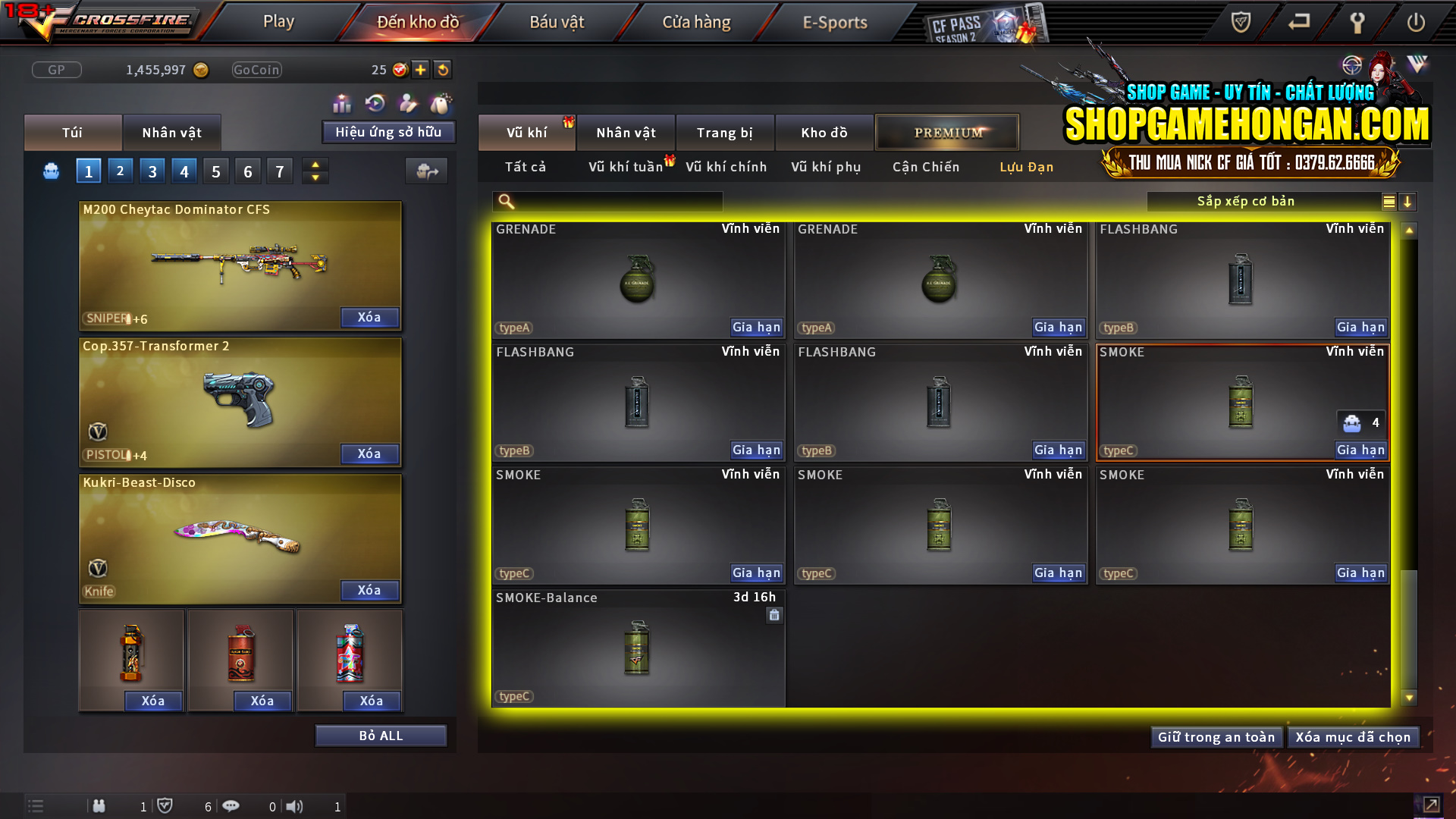Open the ranking stats icon above inventory
This screenshot has width=1456, height=819.
342,102
